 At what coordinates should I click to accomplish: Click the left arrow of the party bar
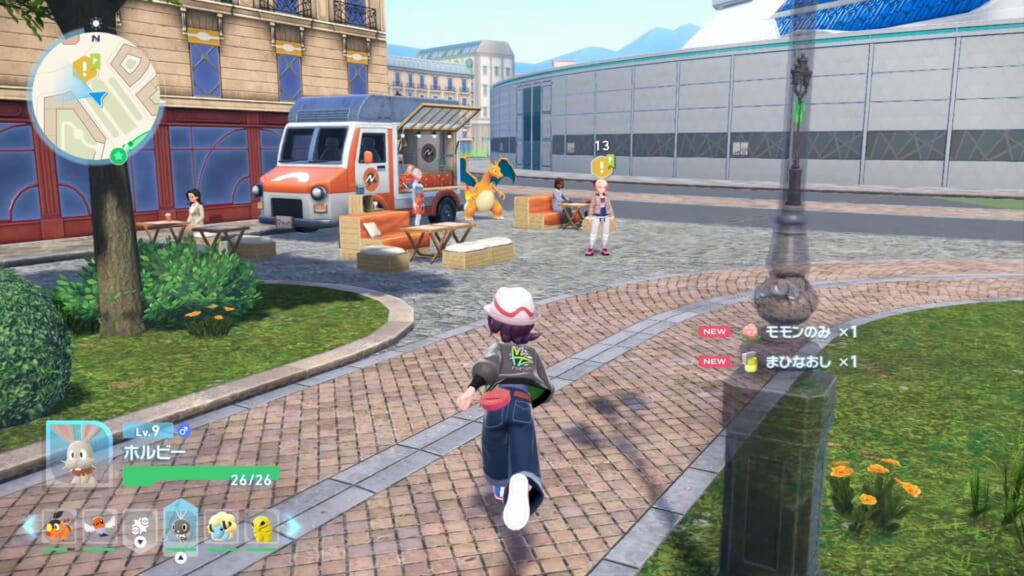29,525
